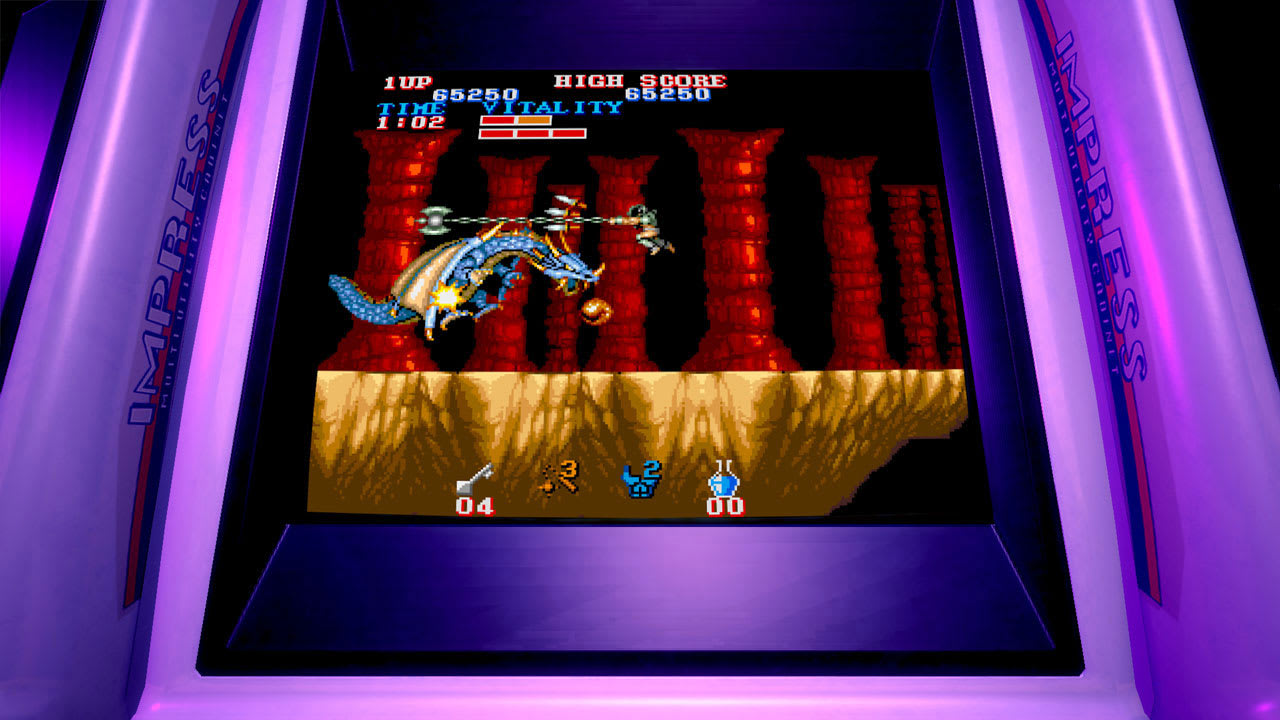
Task: Click the player score 65250
Action: tap(472, 95)
